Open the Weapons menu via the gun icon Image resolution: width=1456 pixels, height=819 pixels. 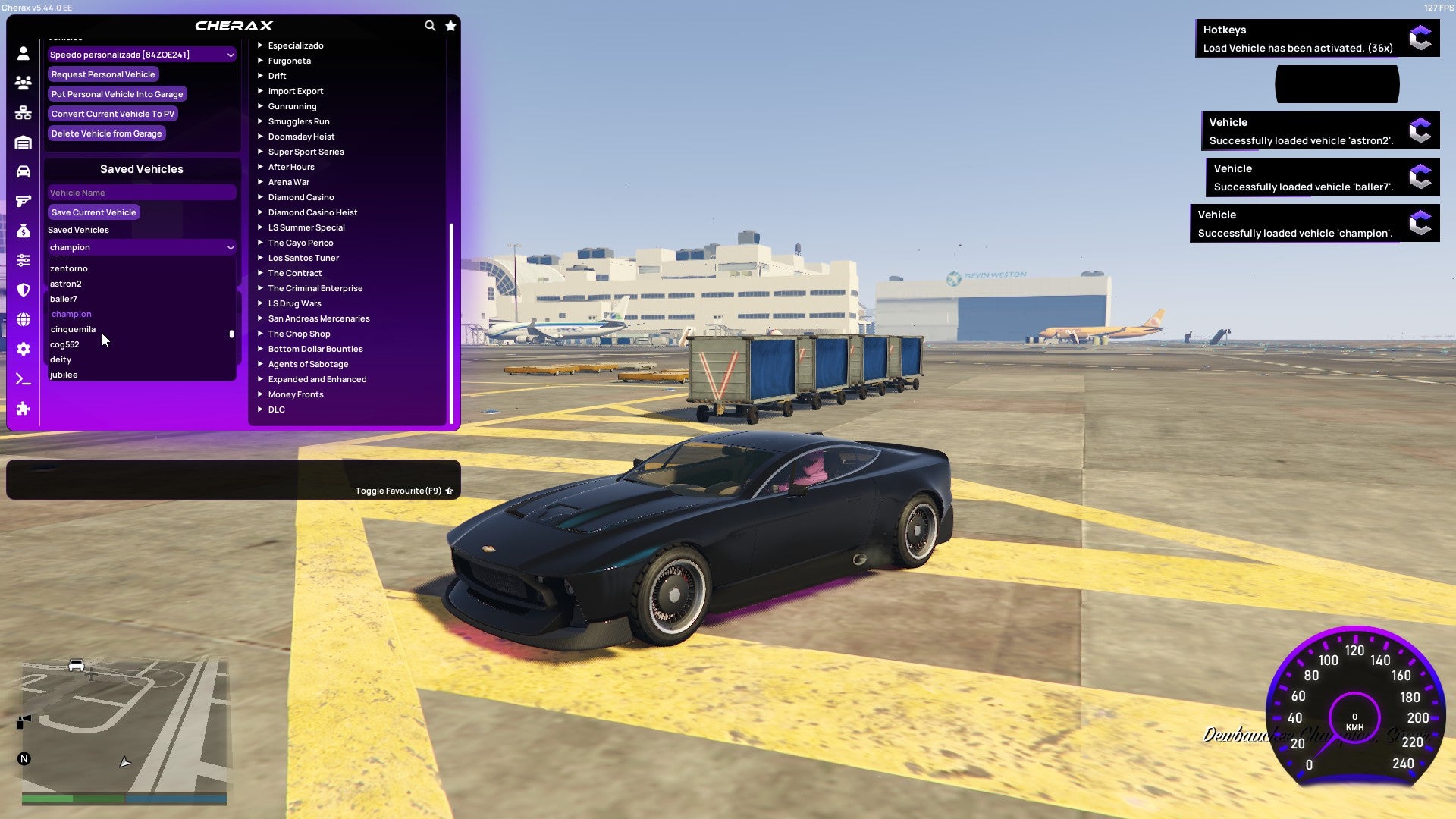click(x=23, y=199)
